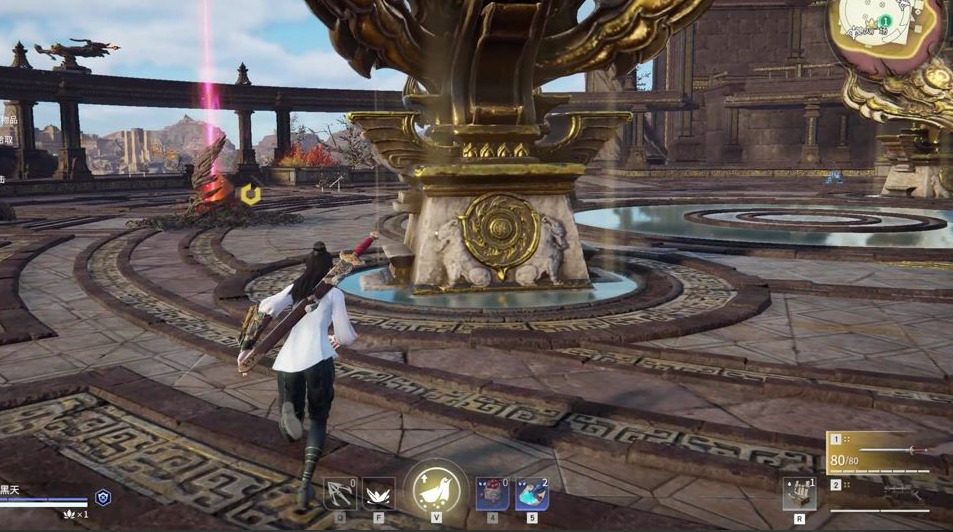
Task: Activate the grappling hook skill
Action: pos(341,494)
